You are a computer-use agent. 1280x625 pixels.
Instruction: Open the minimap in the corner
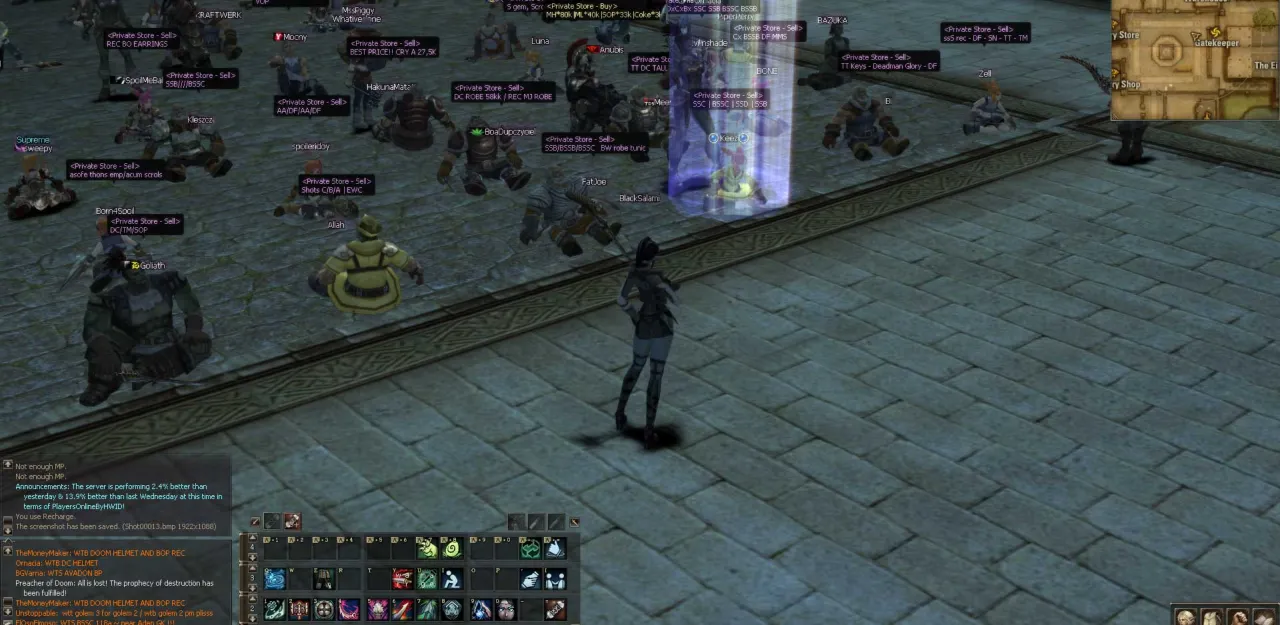coord(1195,58)
